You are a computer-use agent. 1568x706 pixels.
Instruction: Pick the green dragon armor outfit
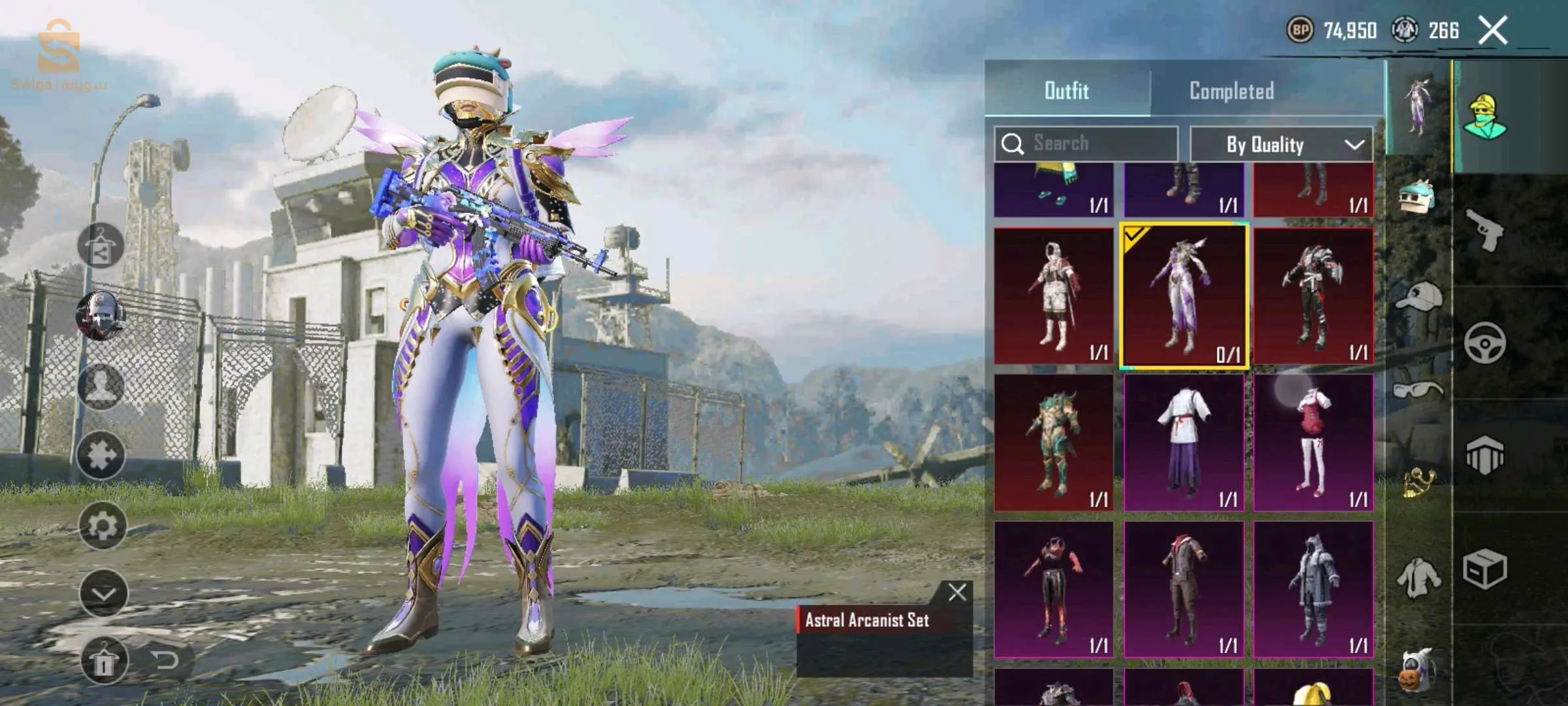[x=1053, y=443]
